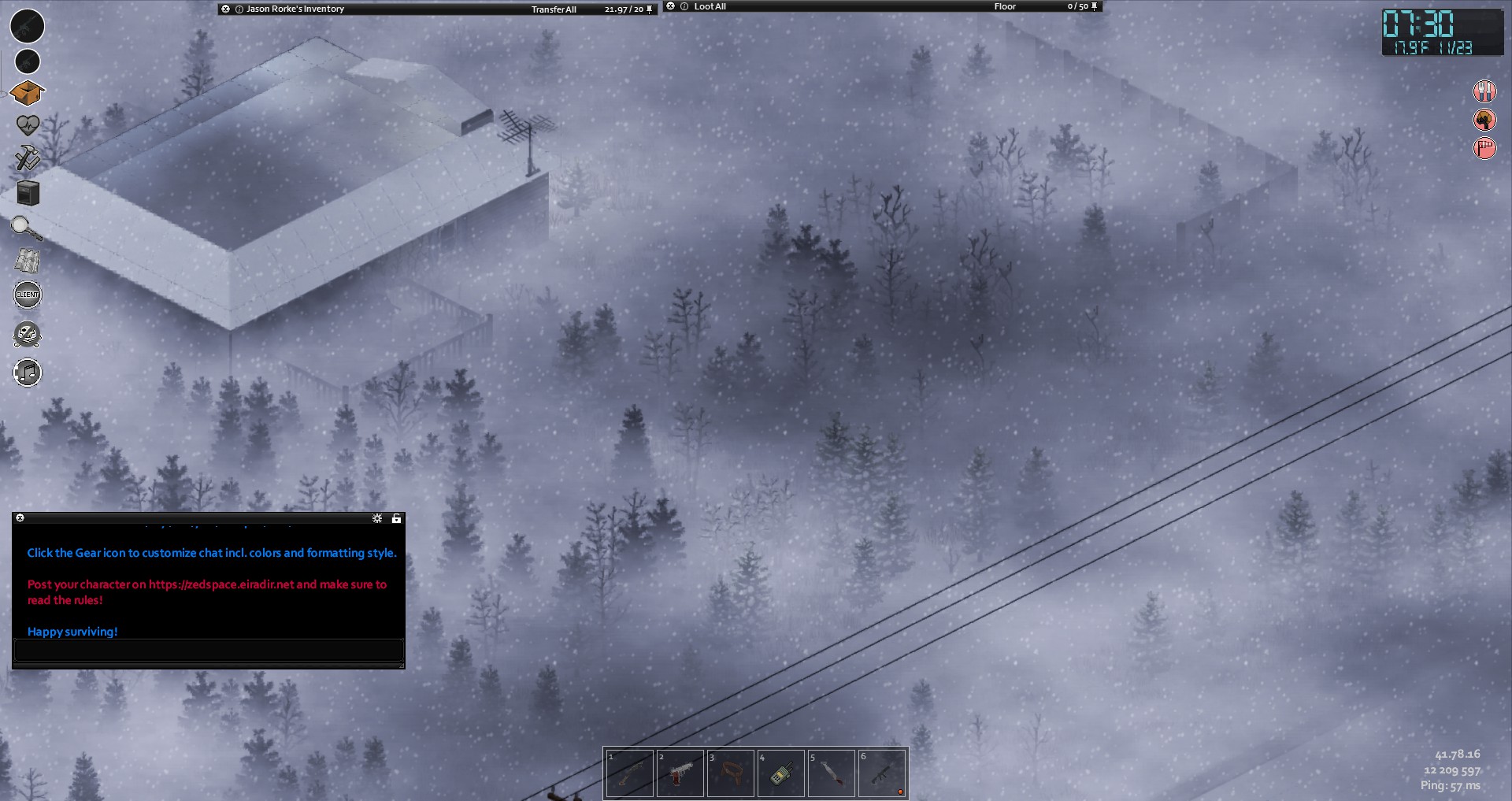This screenshot has width=1512, height=801.
Task: Select the pistol in hotbar slot 2
Action: tap(680, 773)
